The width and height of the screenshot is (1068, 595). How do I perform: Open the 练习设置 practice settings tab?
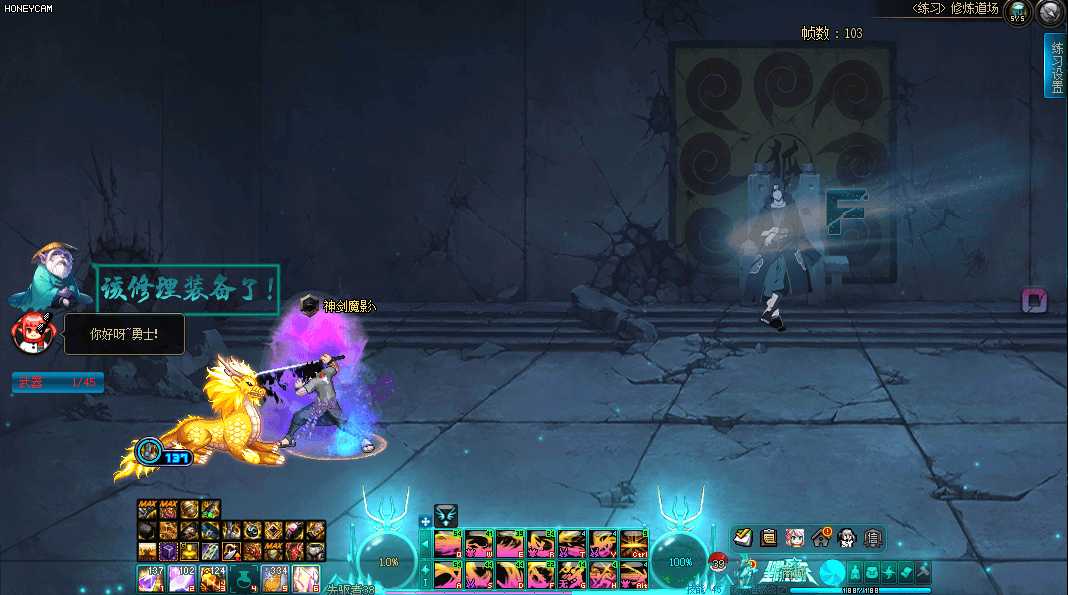pos(1055,65)
